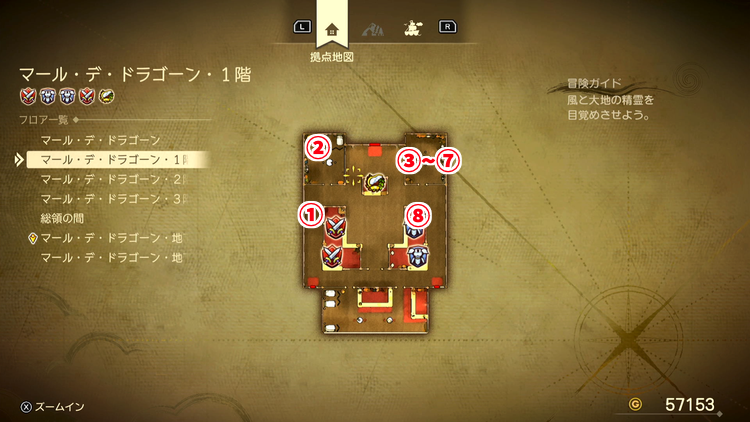Choose the マール・デ・ドラゴーン・3階 floor entry
The width and height of the screenshot is (750, 422).
[x=112, y=198]
